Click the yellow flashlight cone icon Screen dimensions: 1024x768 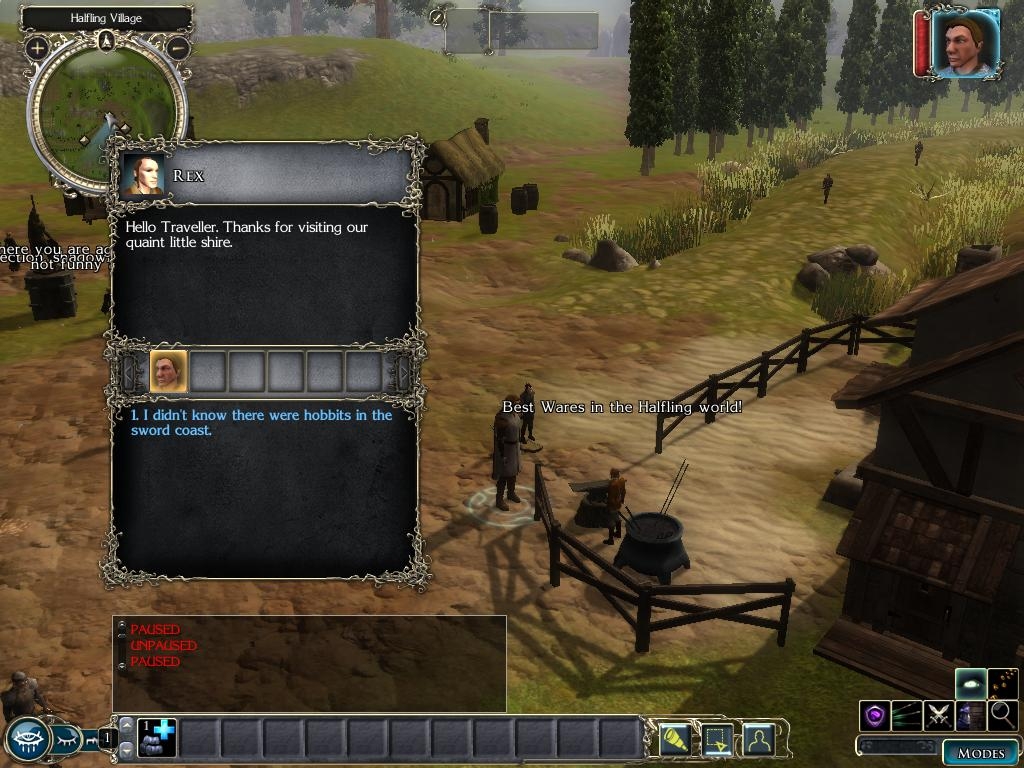(675, 740)
